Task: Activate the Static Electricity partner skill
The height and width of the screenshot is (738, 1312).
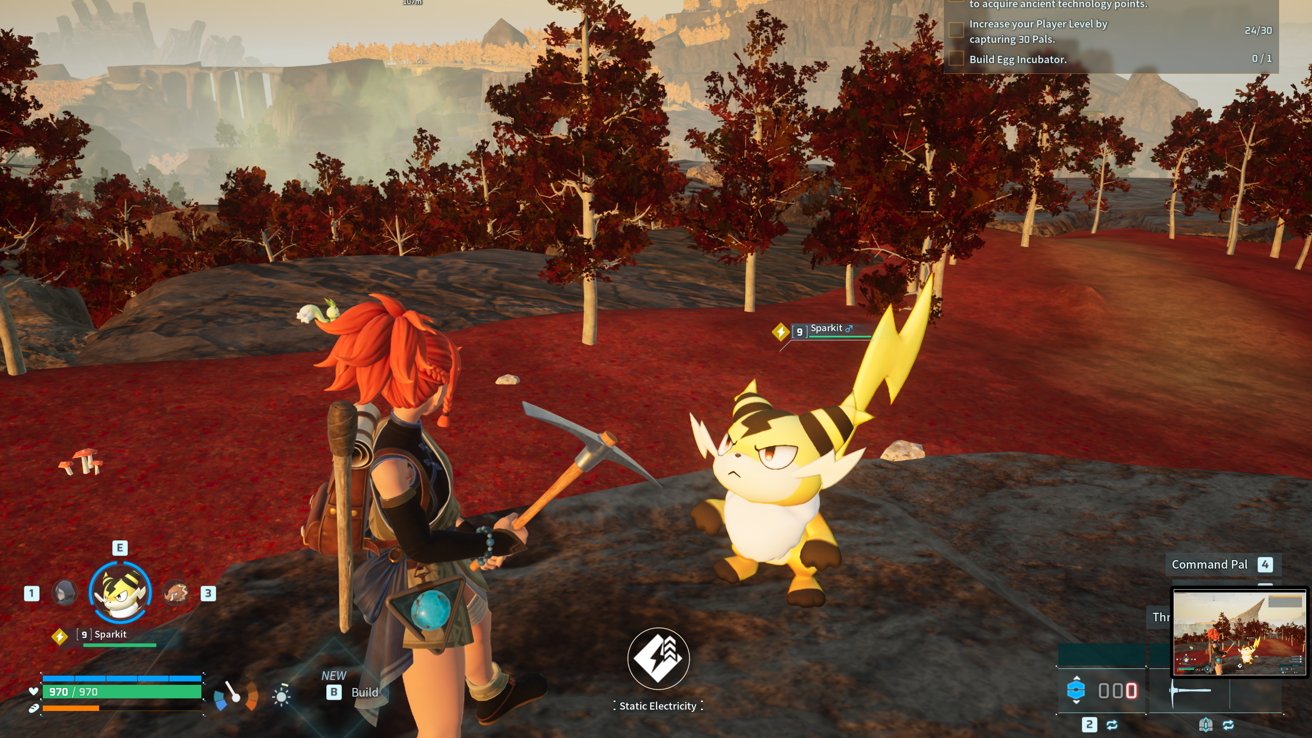Action: tap(658, 659)
